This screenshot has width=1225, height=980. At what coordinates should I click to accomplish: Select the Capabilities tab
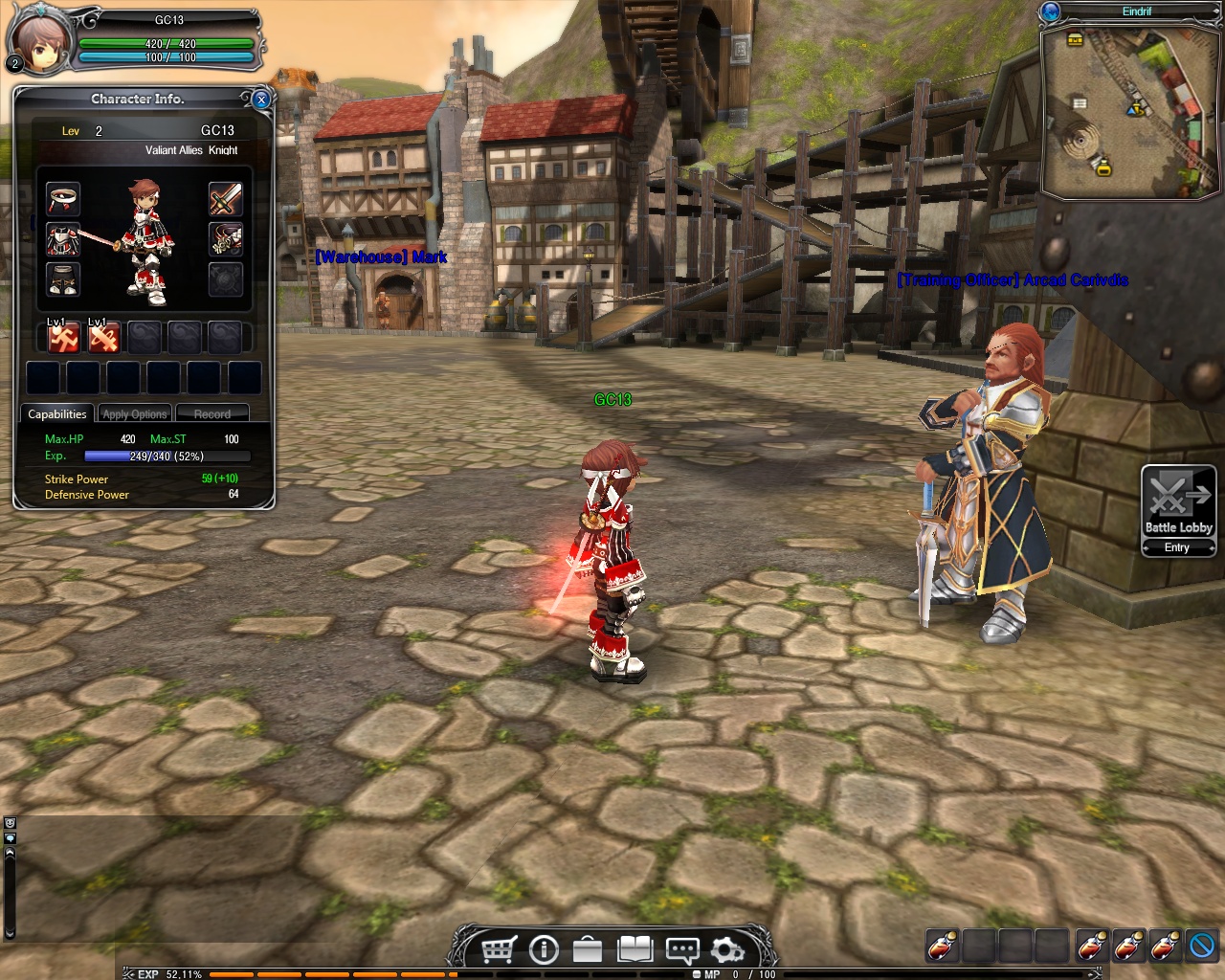pyautogui.click(x=57, y=414)
